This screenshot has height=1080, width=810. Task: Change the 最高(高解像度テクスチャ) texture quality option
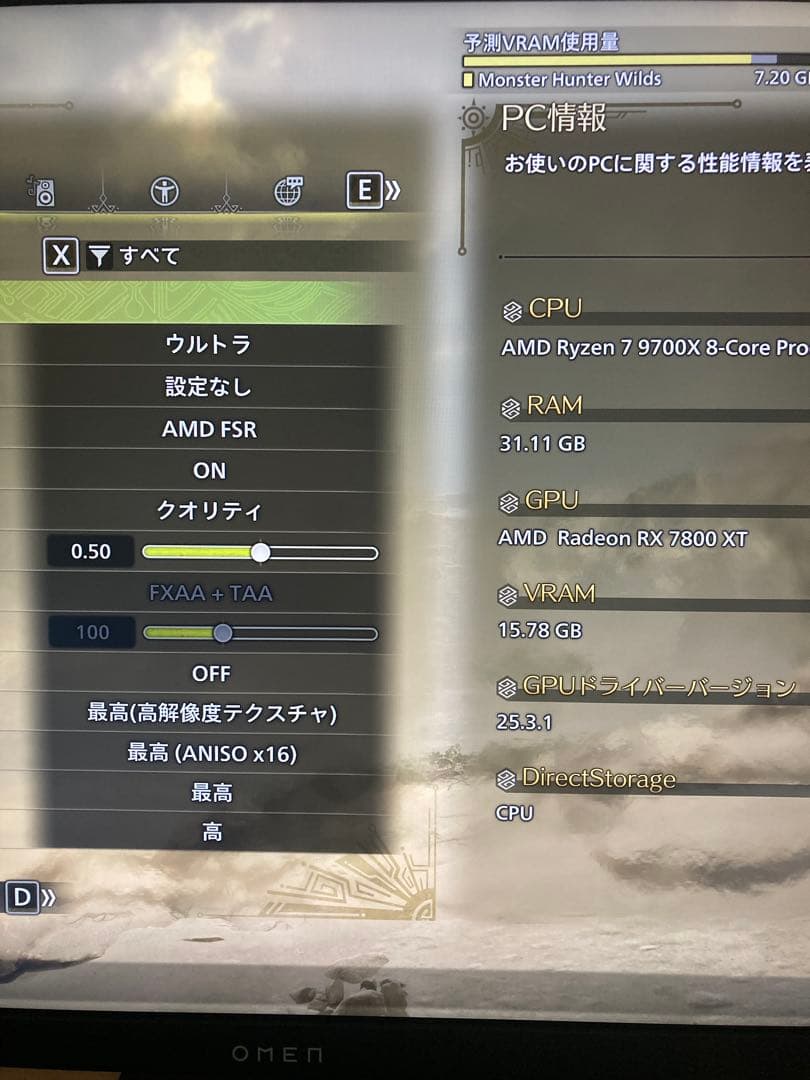click(211, 713)
